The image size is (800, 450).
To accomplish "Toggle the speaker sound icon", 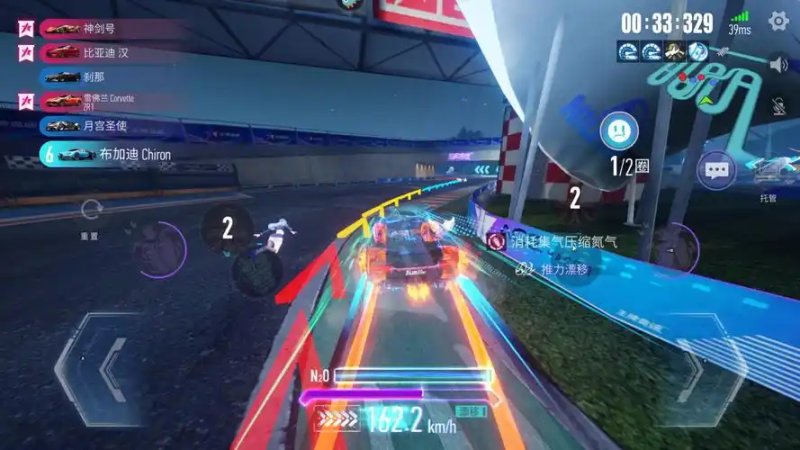I will pos(777,65).
